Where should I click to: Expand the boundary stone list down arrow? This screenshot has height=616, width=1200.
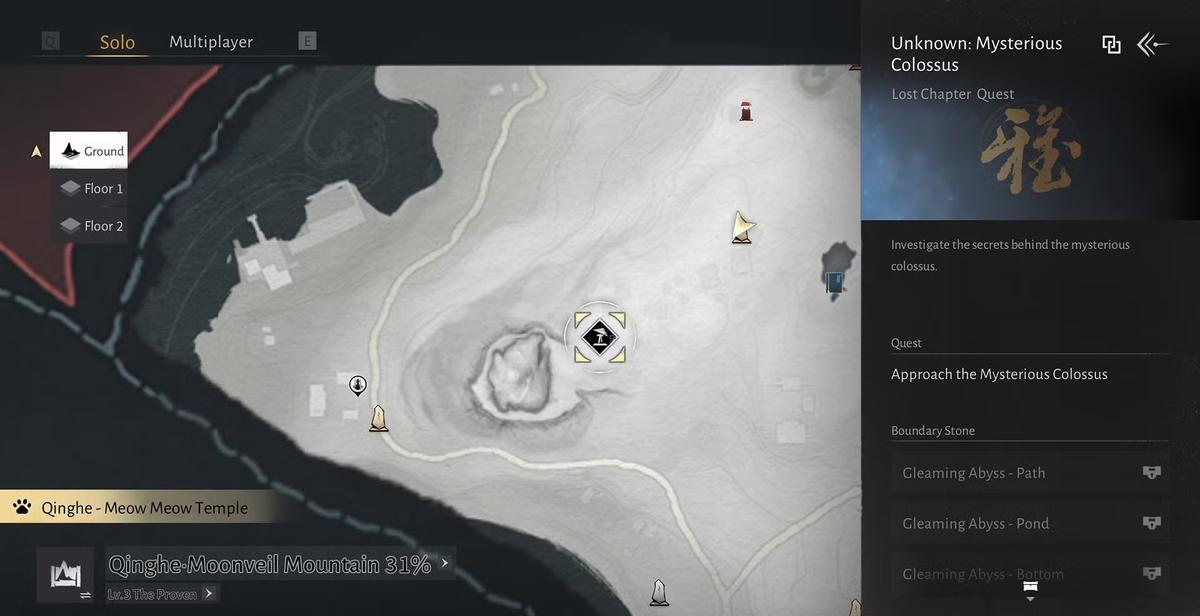pyautogui.click(x=1030, y=592)
